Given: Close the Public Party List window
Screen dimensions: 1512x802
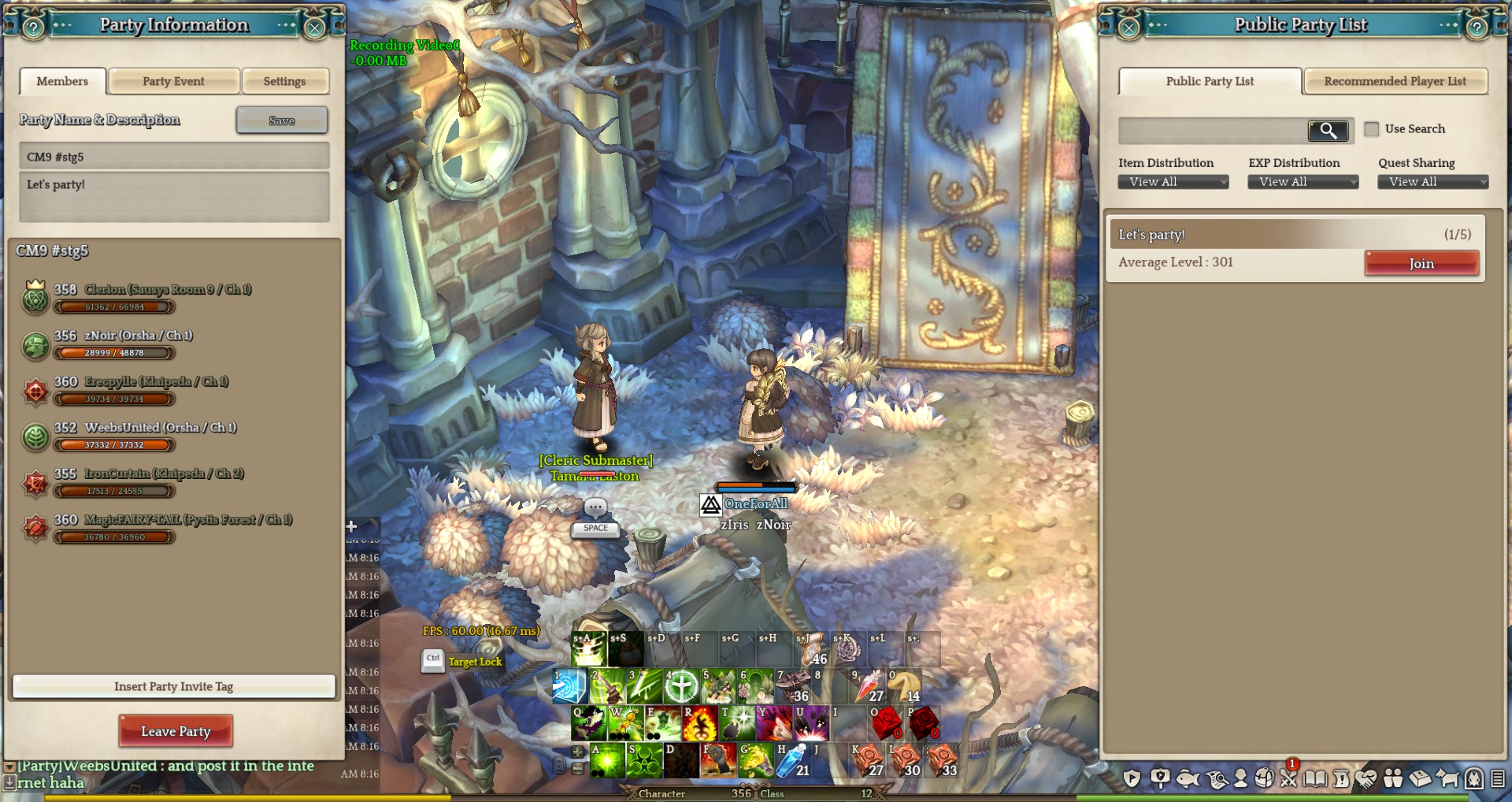Looking at the screenshot, I should 1128,28.
